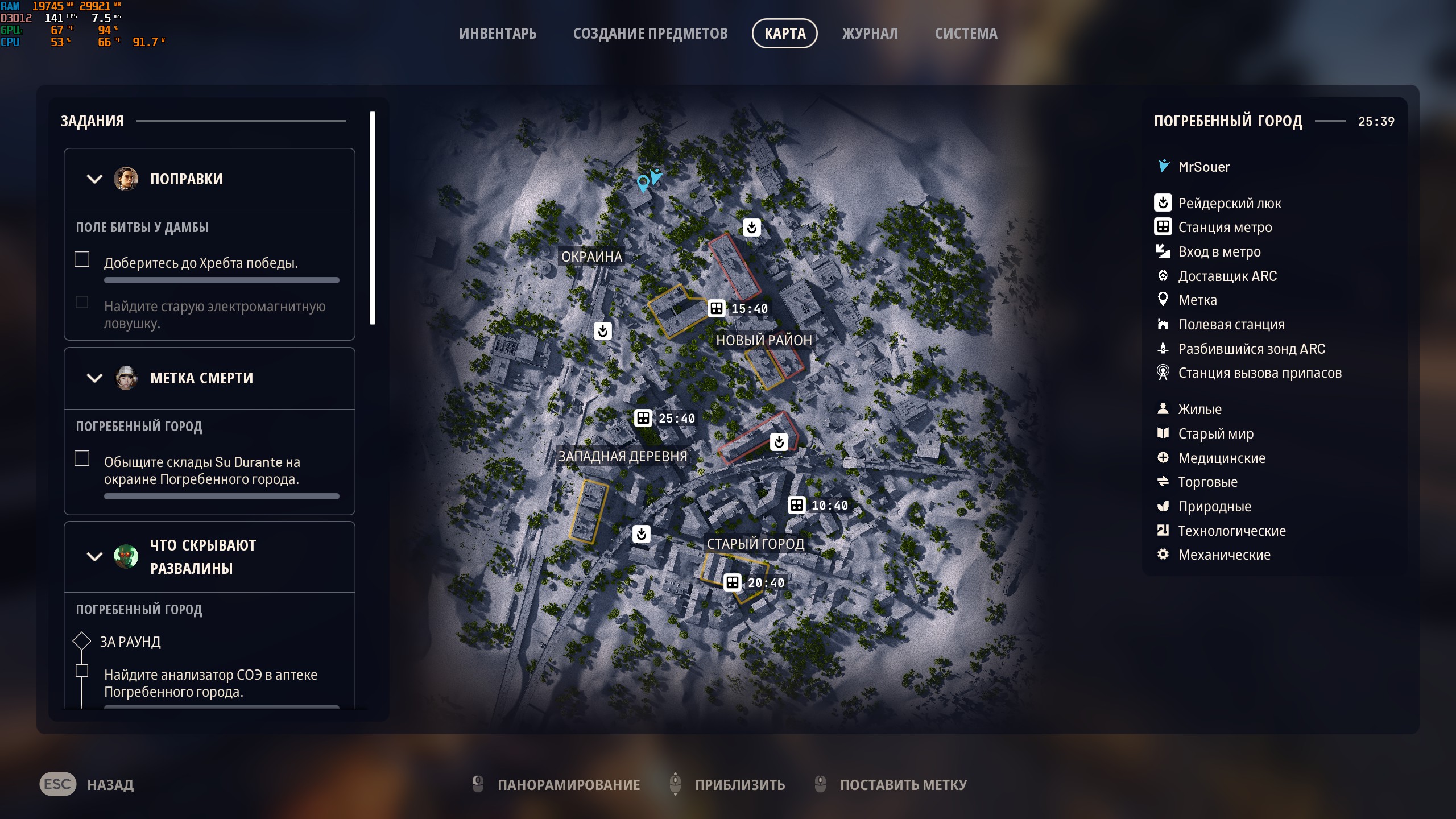Click the quest list scrollbar
Viewport: 1456px width, 819px height.
[373, 218]
